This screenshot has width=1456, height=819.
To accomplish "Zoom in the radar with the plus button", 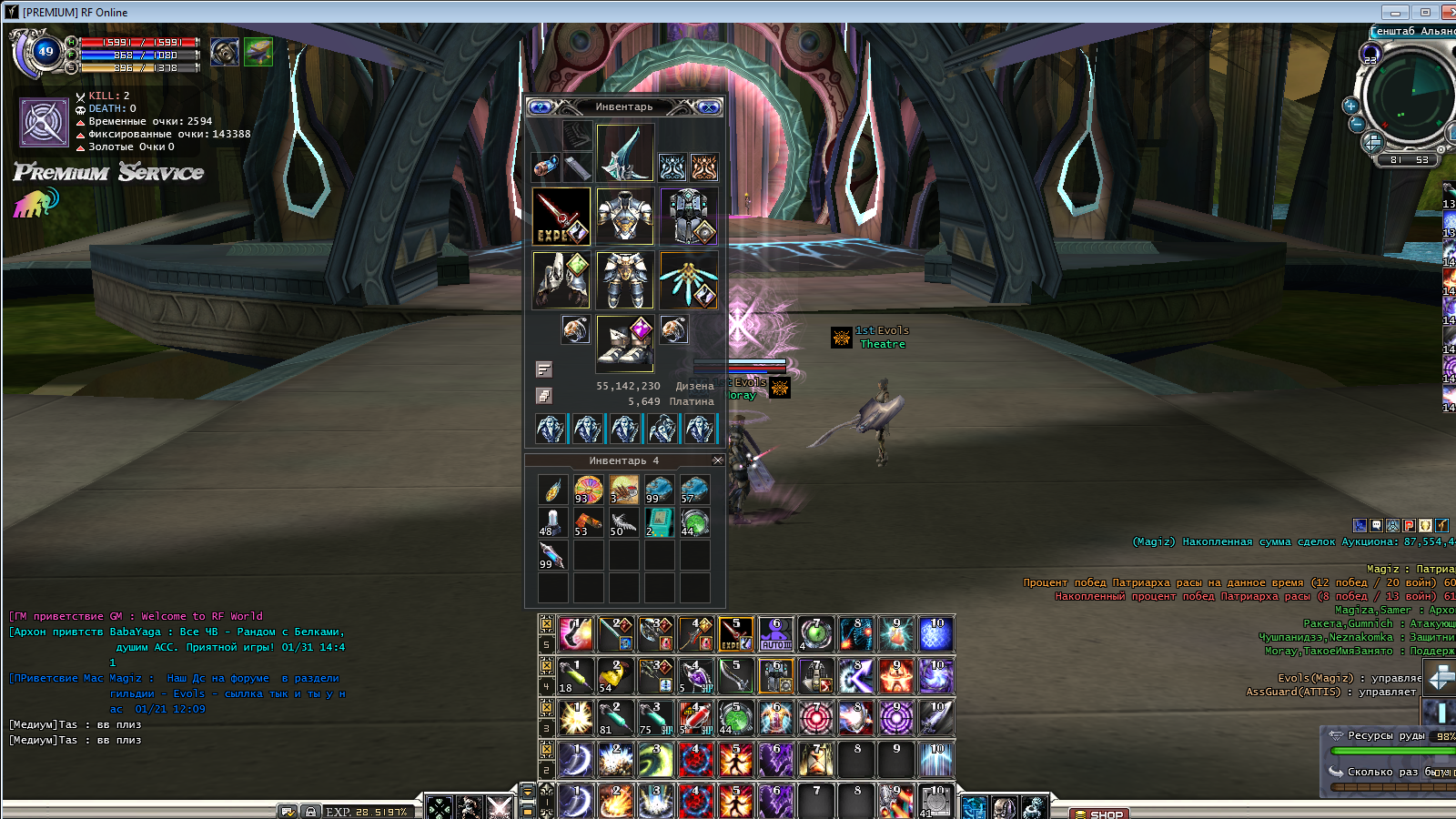I will coord(1350,106).
